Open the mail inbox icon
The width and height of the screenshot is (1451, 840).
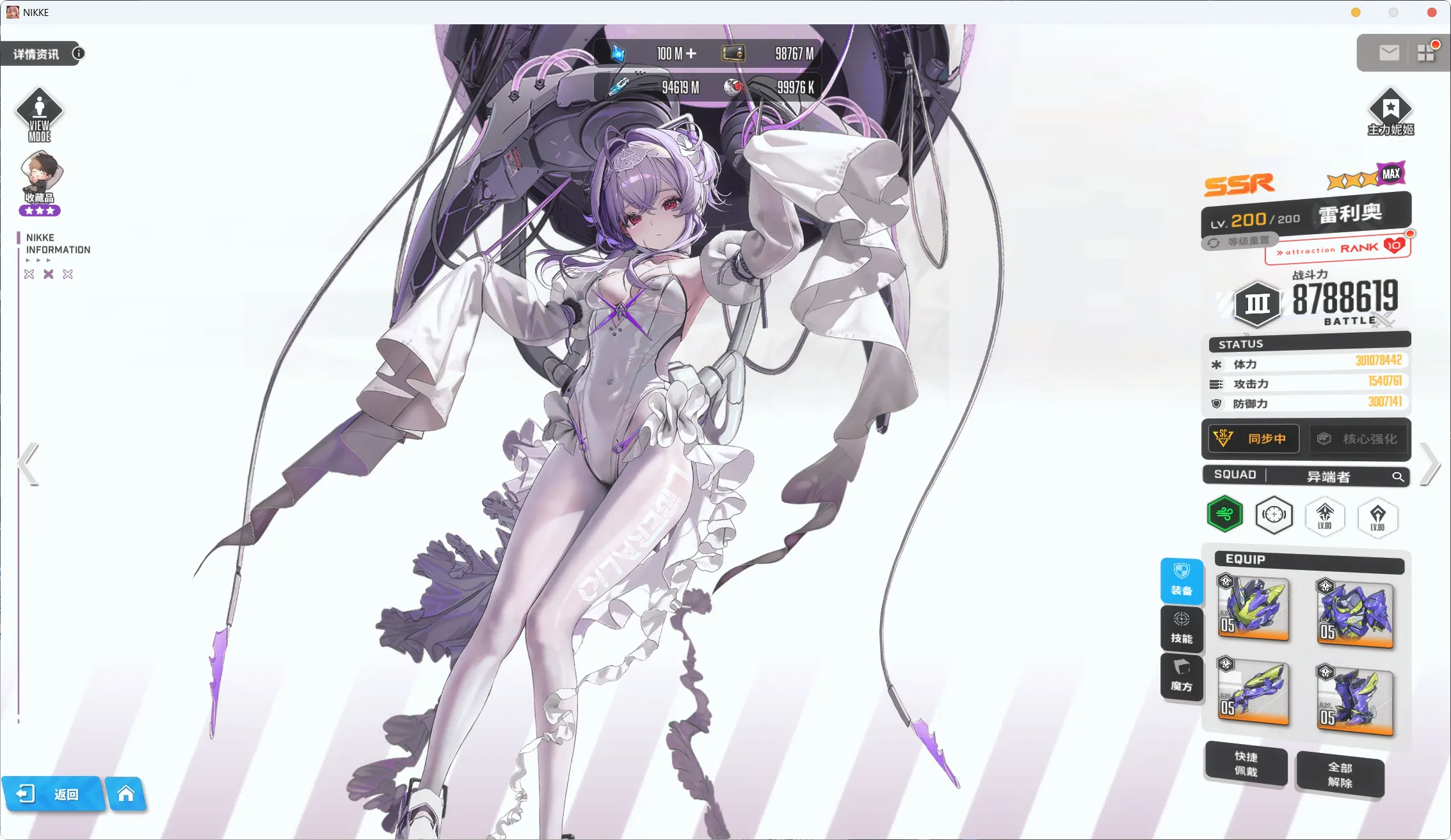pos(1388,52)
